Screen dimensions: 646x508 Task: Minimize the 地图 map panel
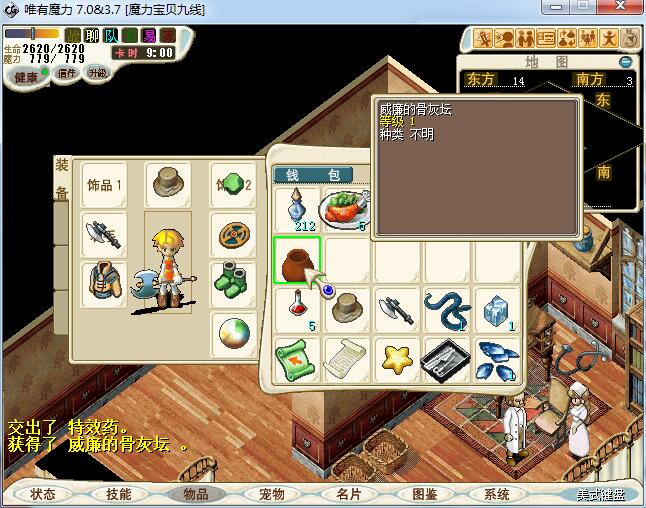point(625,62)
